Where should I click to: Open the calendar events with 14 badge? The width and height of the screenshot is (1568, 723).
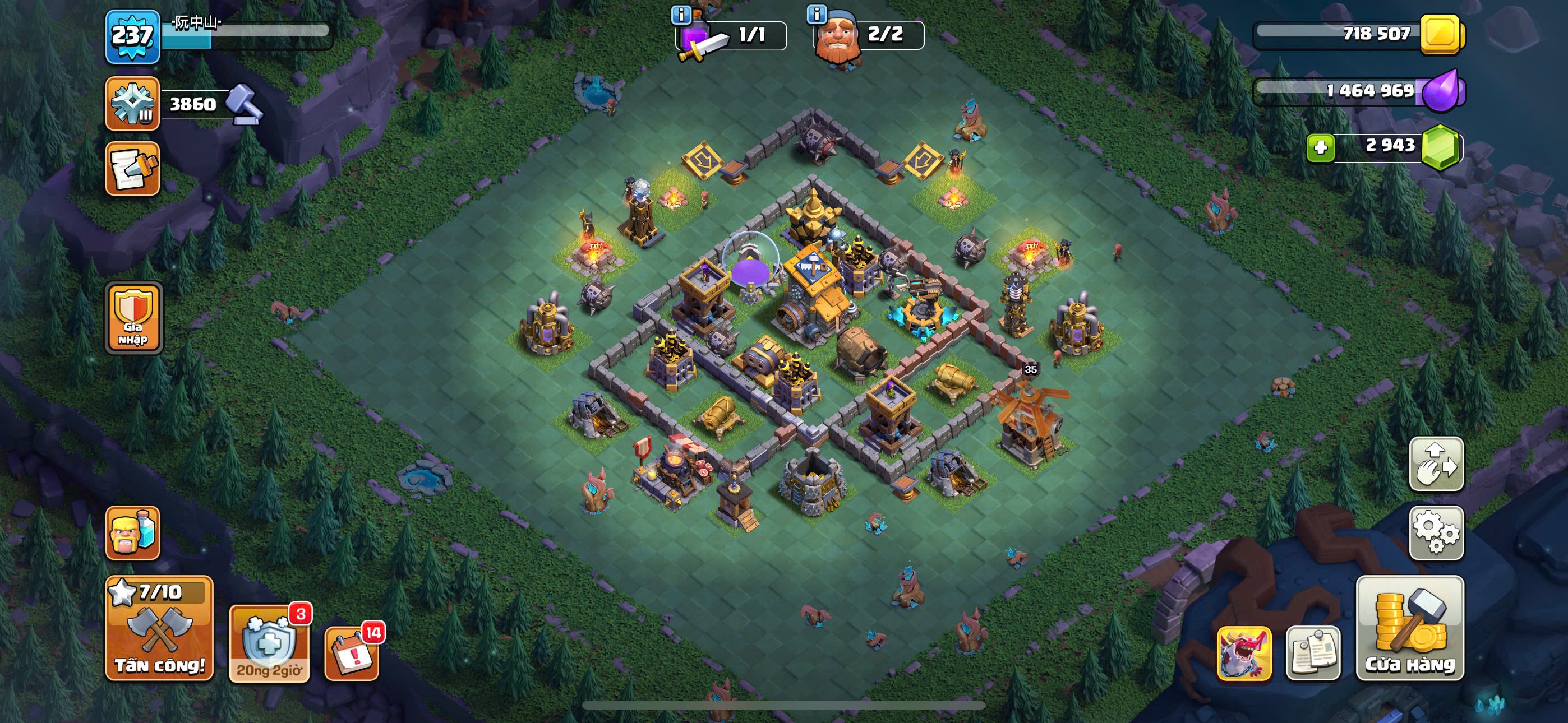(x=352, y=652)
